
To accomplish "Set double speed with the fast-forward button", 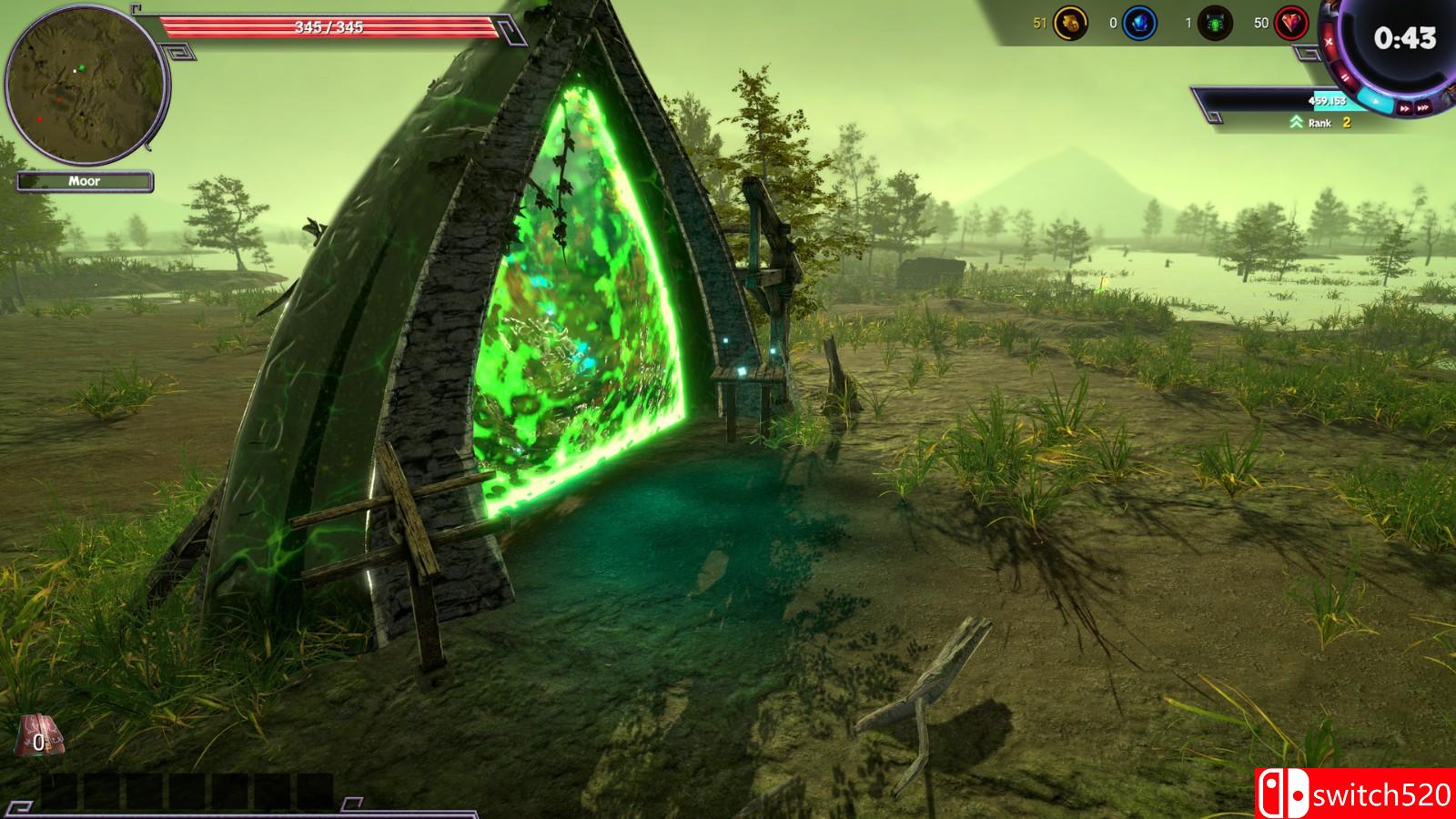I will tap(1404, 108).
